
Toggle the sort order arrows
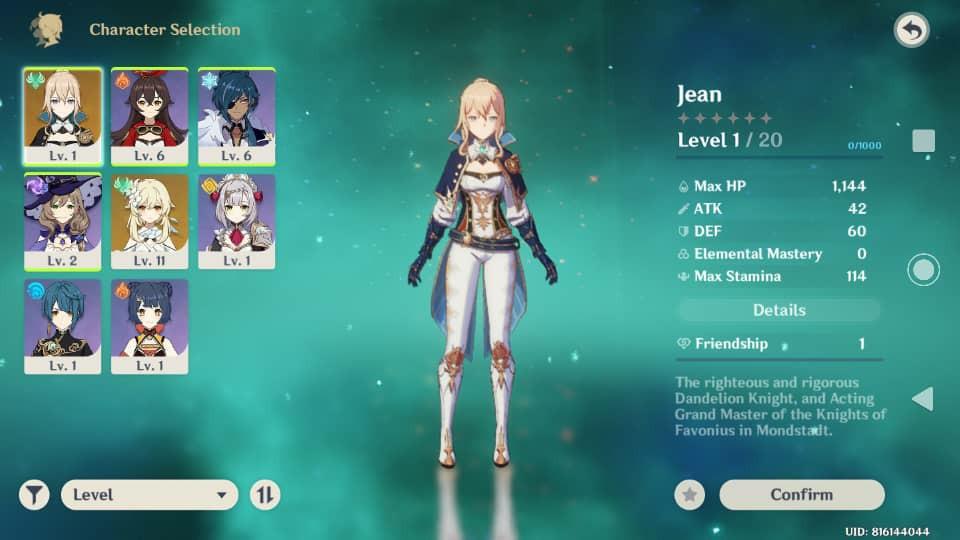pyautogui.click(x=265, y=494)
